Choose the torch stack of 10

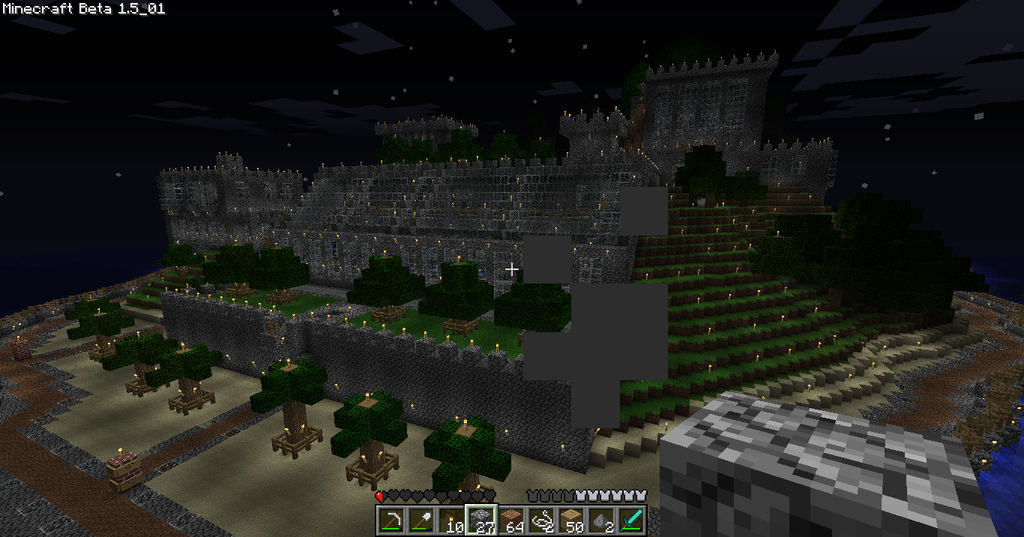[x=452, y=520]
